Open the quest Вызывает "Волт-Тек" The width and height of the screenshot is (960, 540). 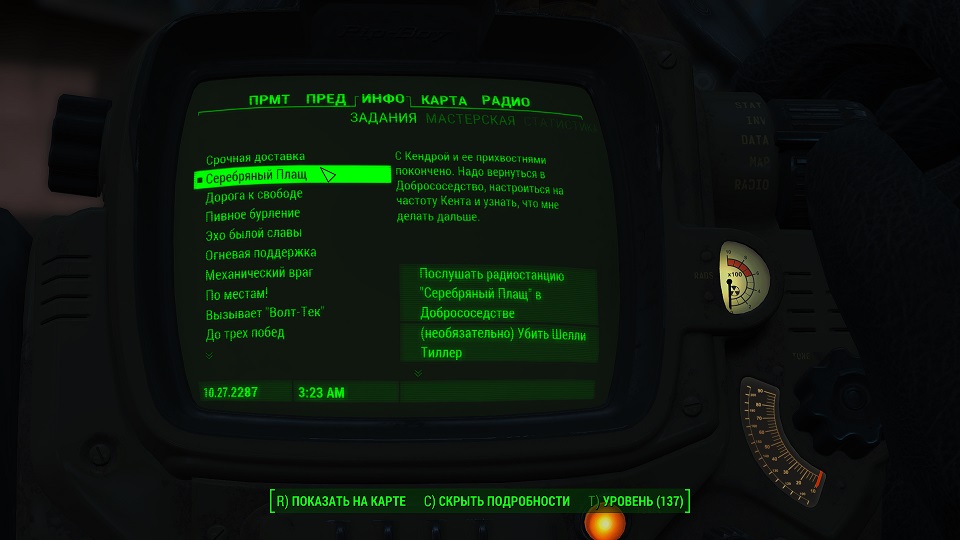point(265,313)
